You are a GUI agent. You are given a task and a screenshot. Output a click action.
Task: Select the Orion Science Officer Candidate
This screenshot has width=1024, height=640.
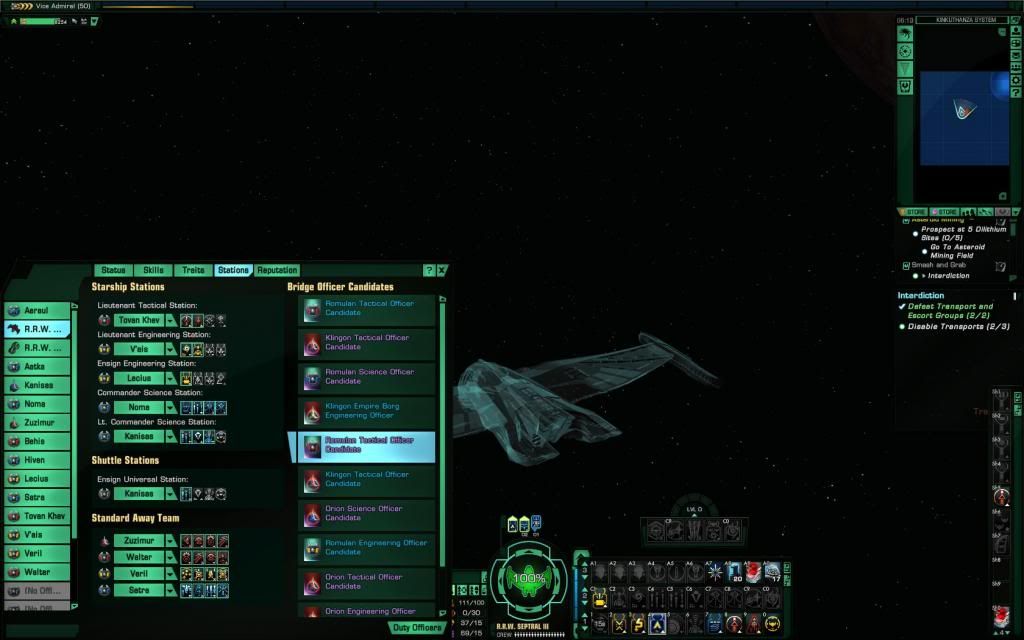click(367, 513)
